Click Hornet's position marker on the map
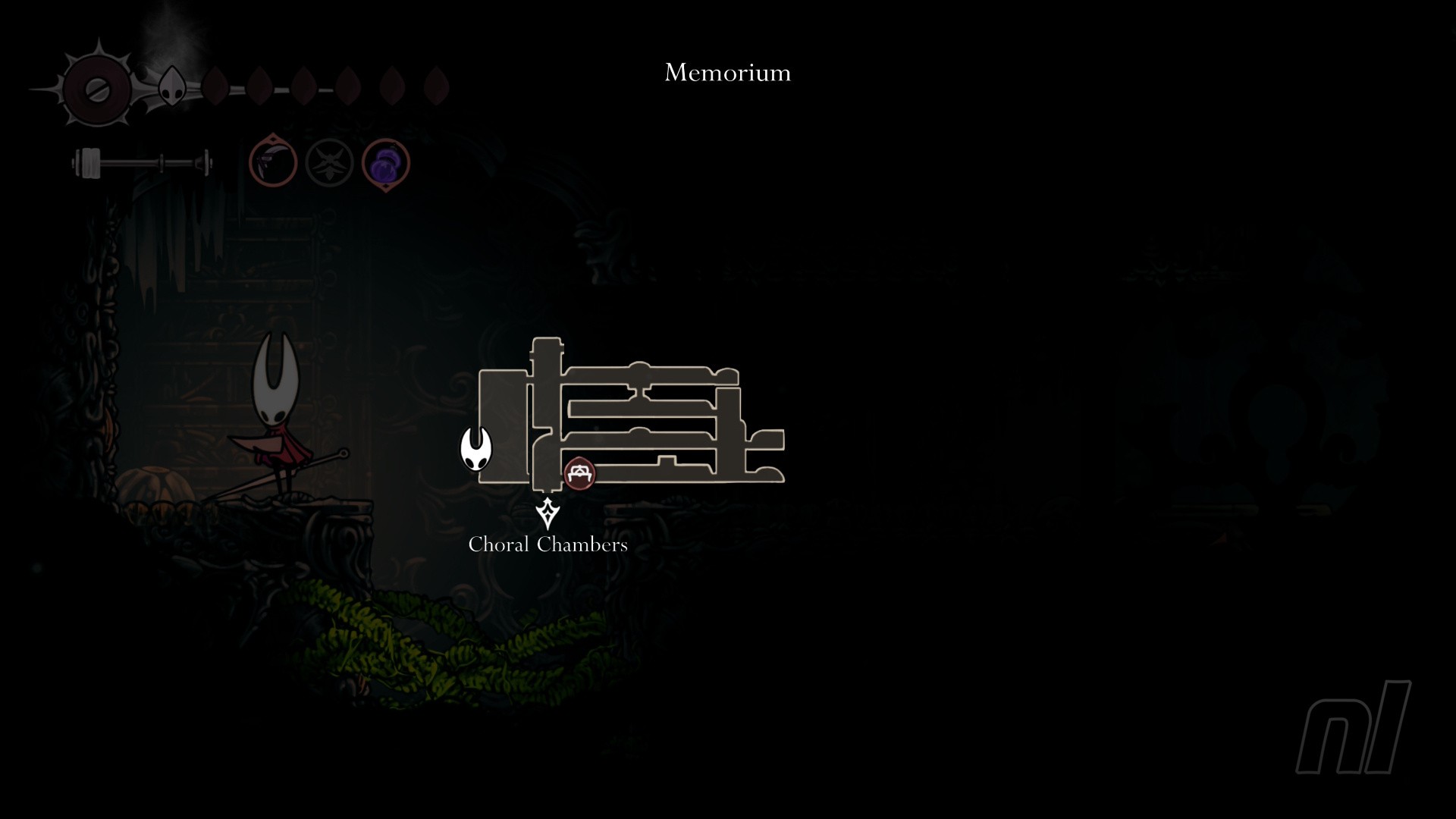Viewport: 1456px width, 819px height. [x=476, y=448]
